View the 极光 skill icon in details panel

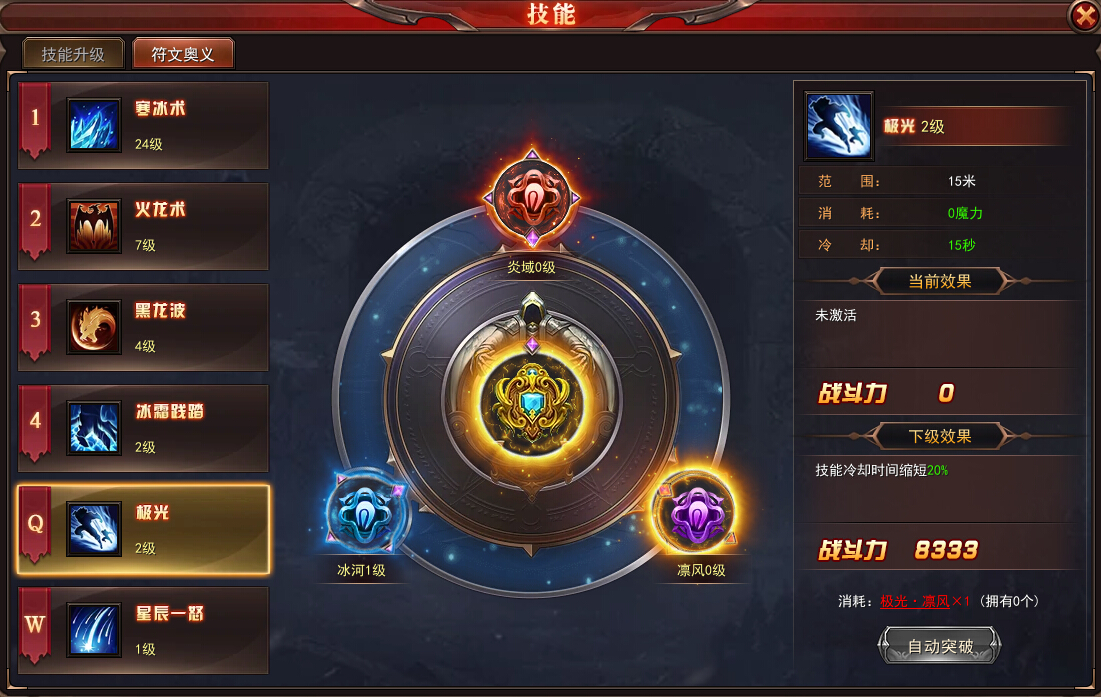click(838, 126)
